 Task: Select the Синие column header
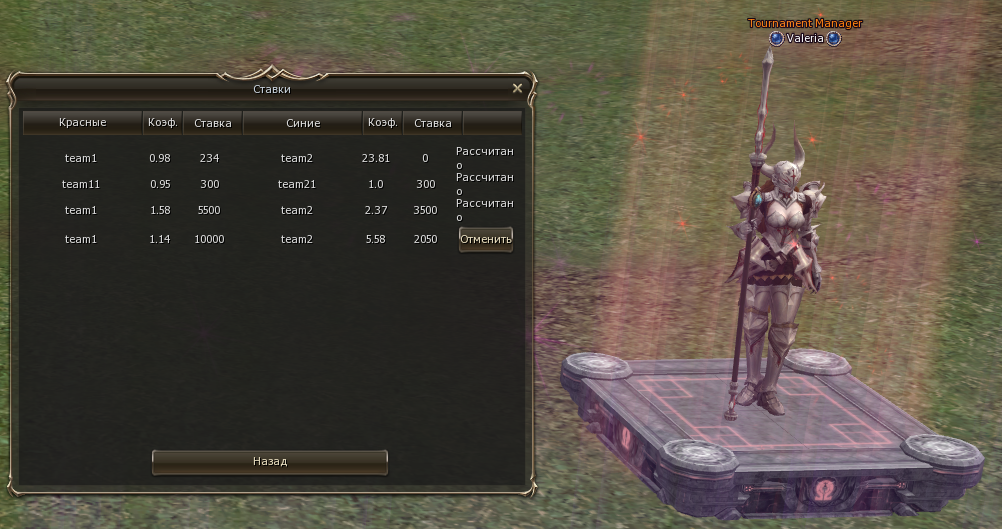pyautogui.click(x=302, y=123)
